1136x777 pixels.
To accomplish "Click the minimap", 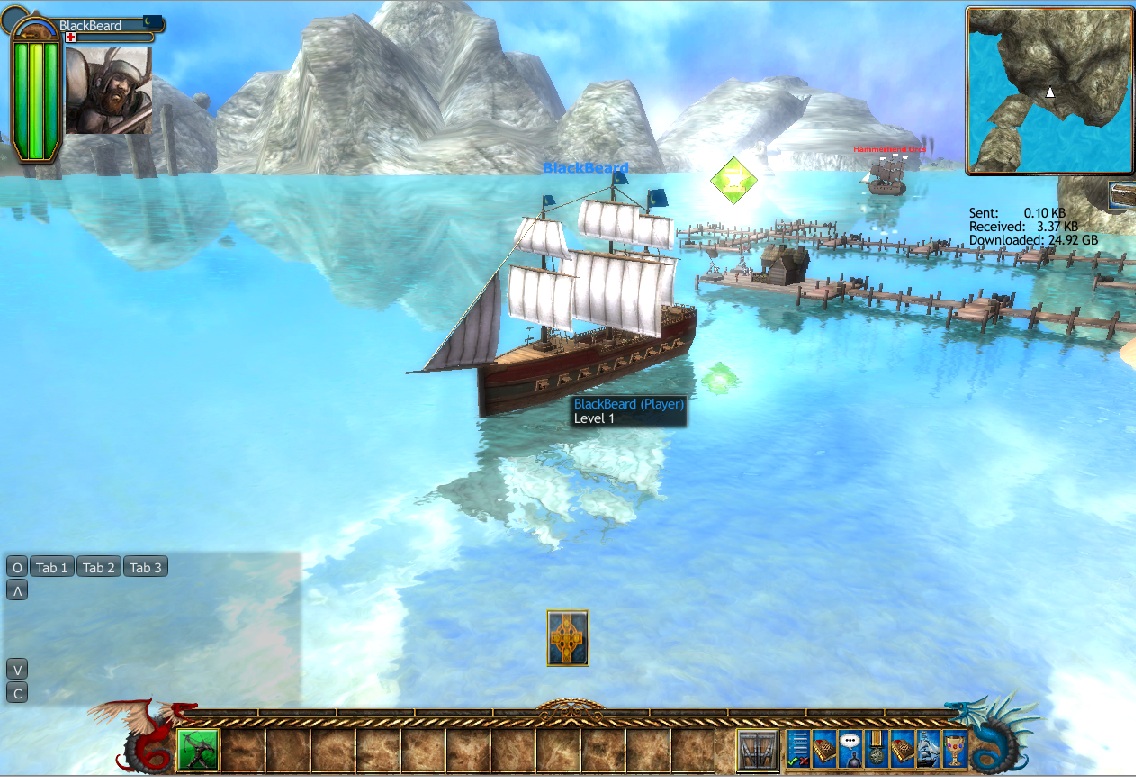I will (x=1048, y=90).
